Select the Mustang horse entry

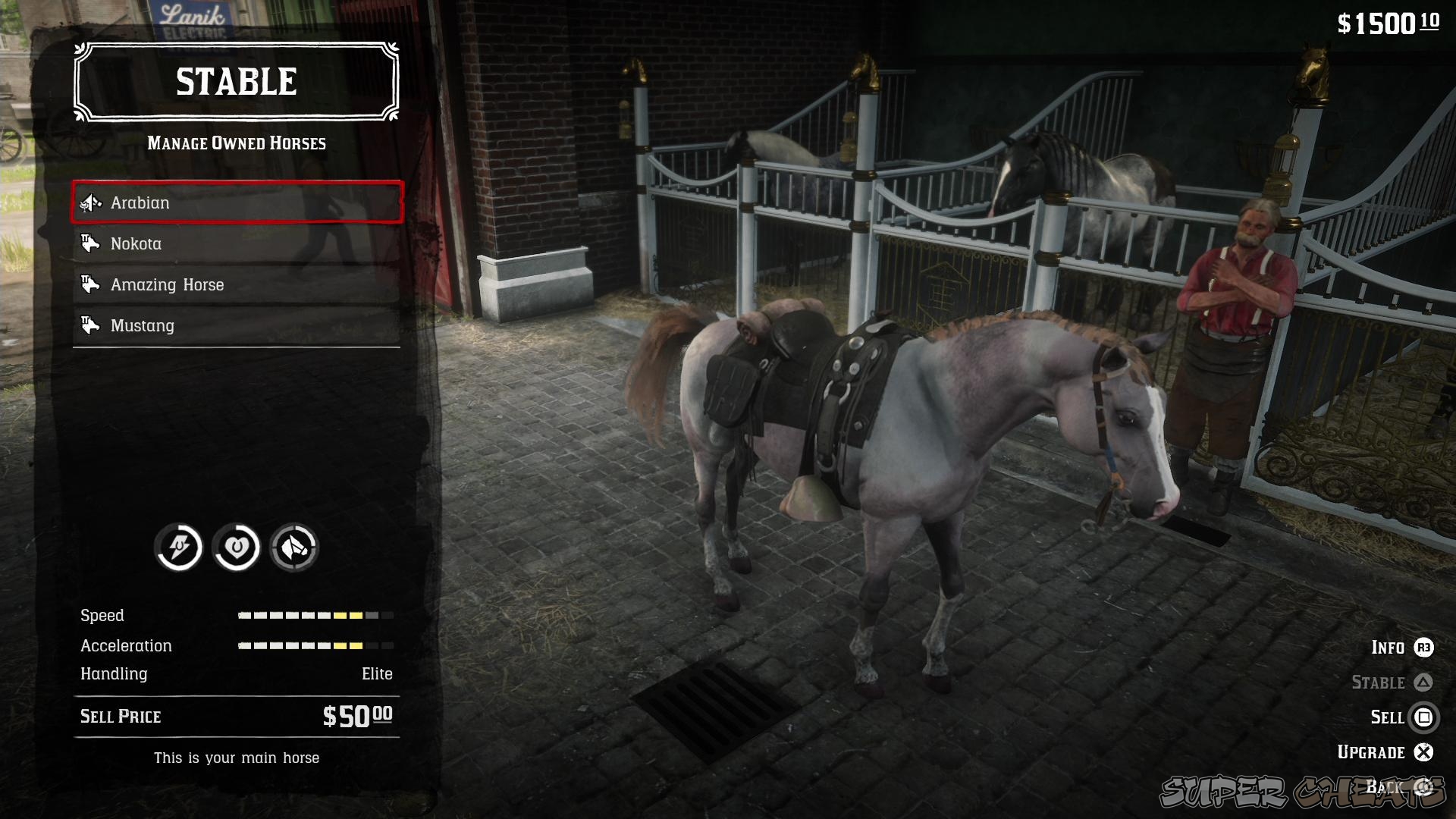[235, 325]
